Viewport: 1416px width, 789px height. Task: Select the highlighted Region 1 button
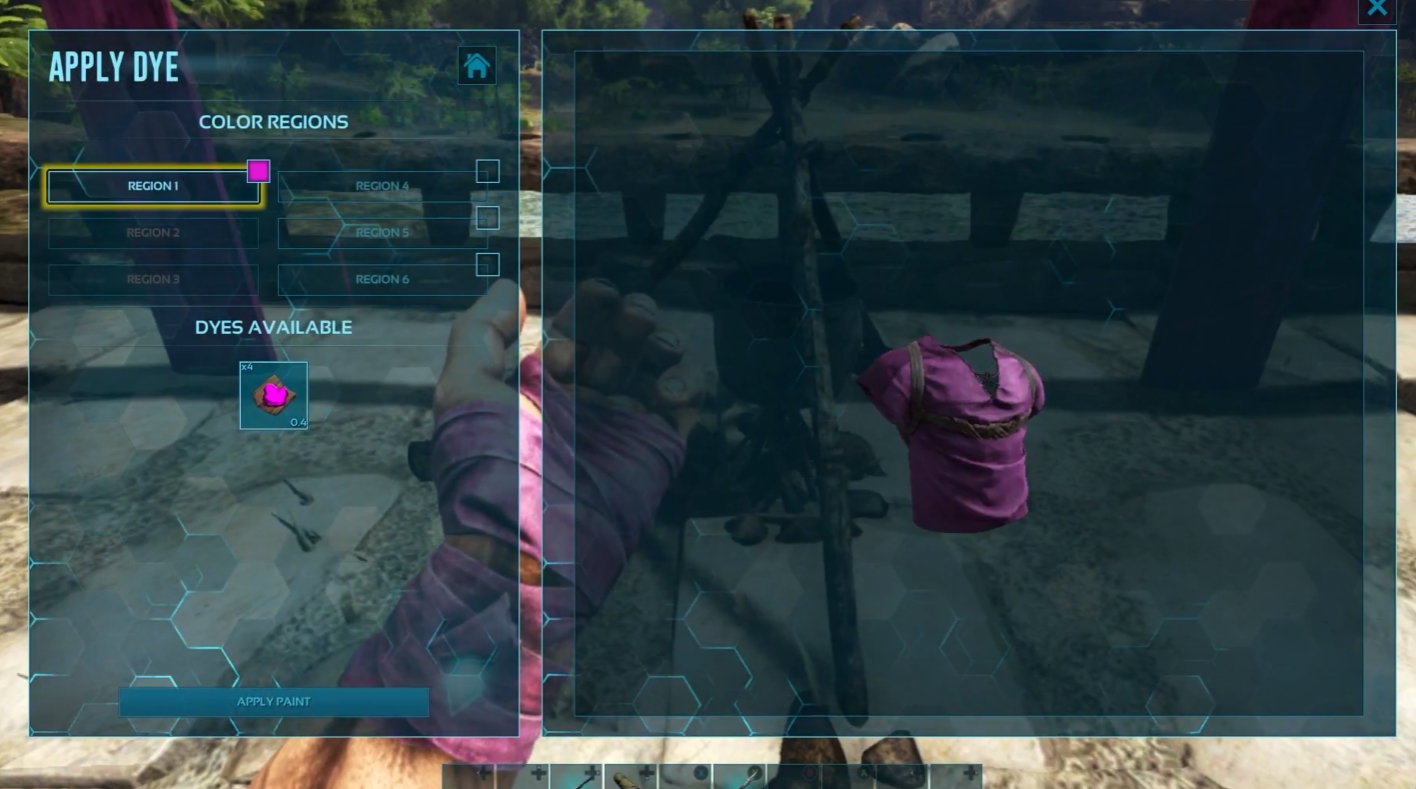[153, 185]
